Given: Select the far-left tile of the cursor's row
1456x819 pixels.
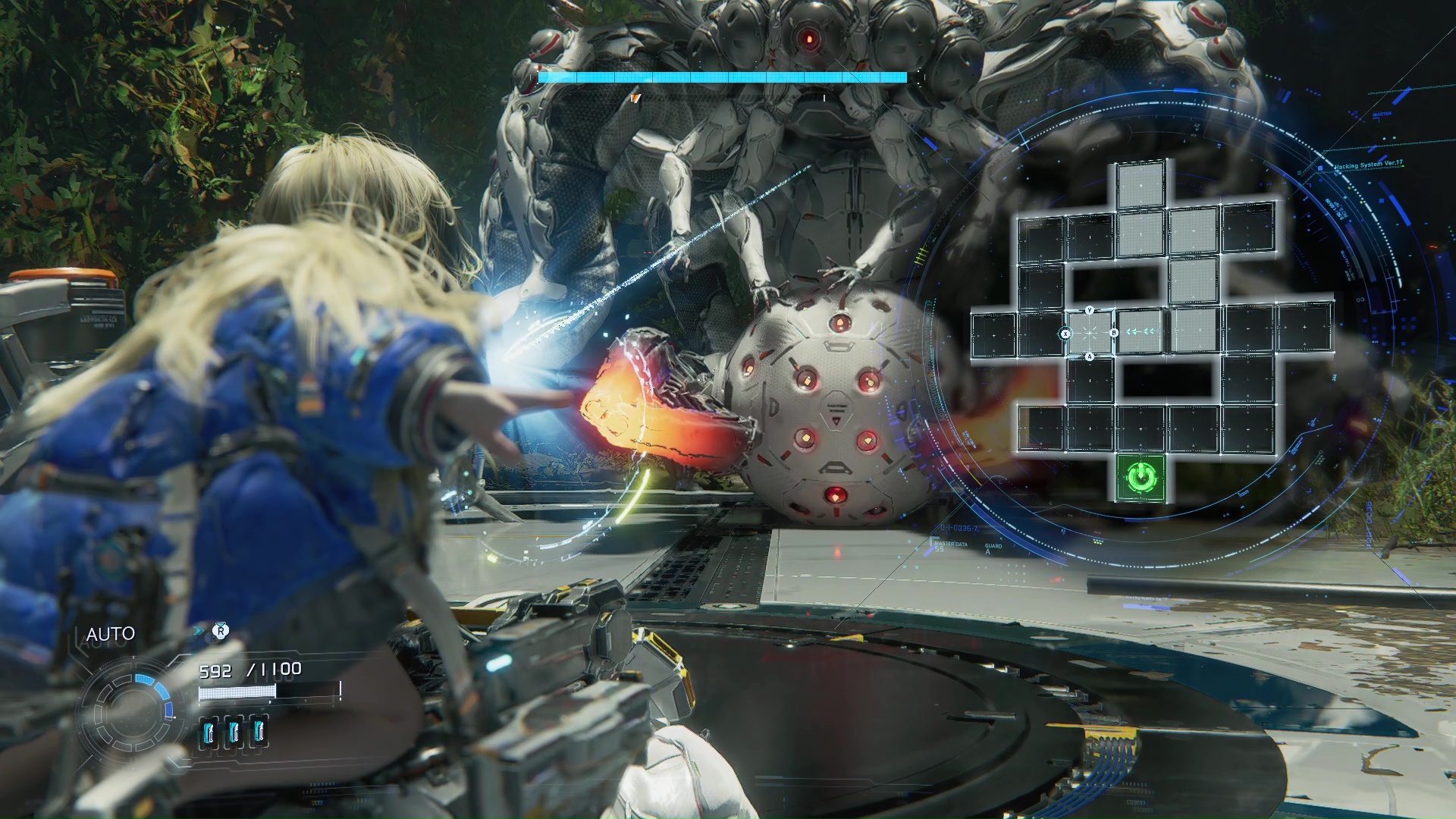Looking at the screenshot, I should click(x=993, y=334).
